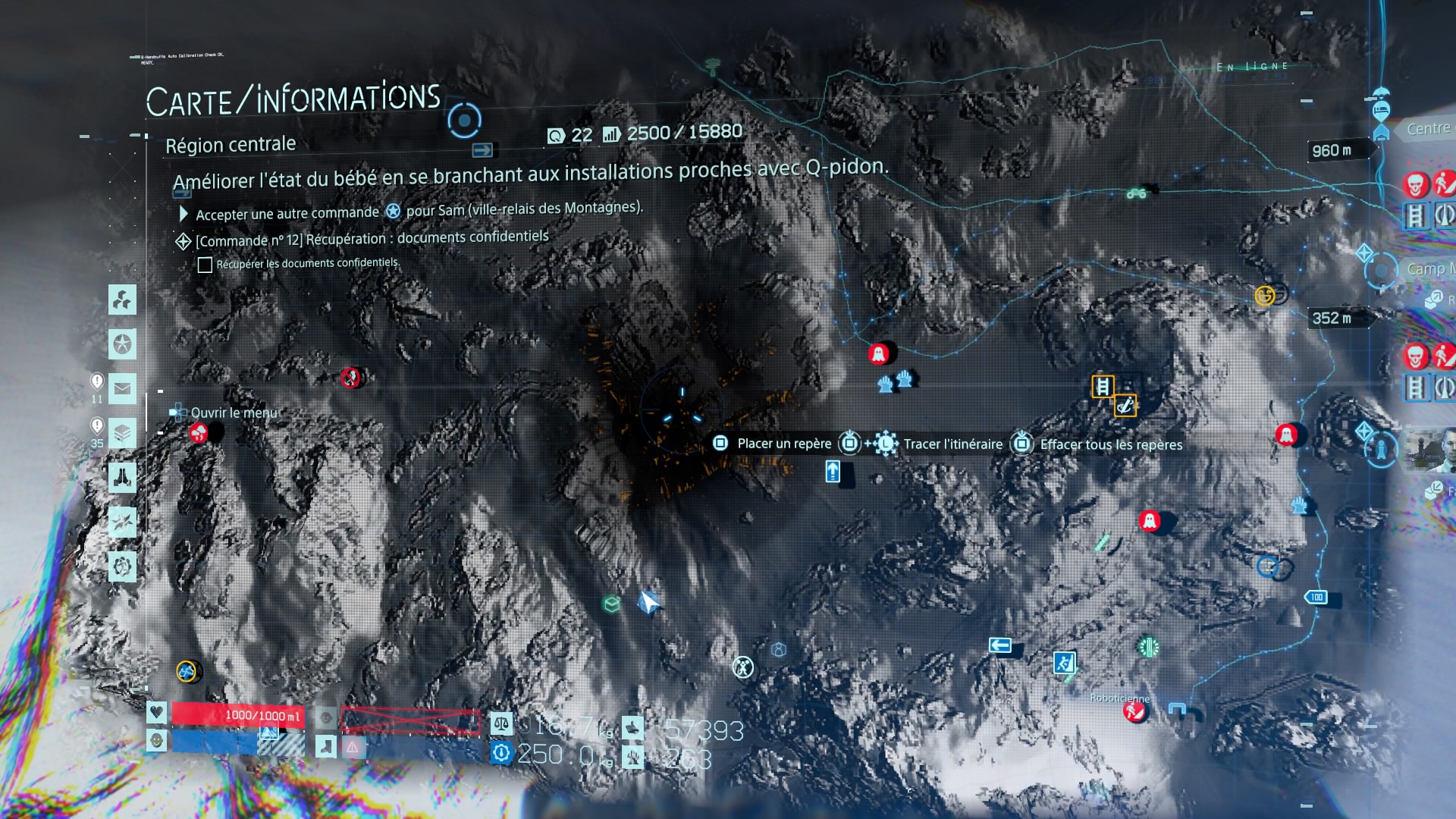Screen dimensions: 1456x819
Task: Open the stacked layers sidebar icon
Action: pos(122,434)
